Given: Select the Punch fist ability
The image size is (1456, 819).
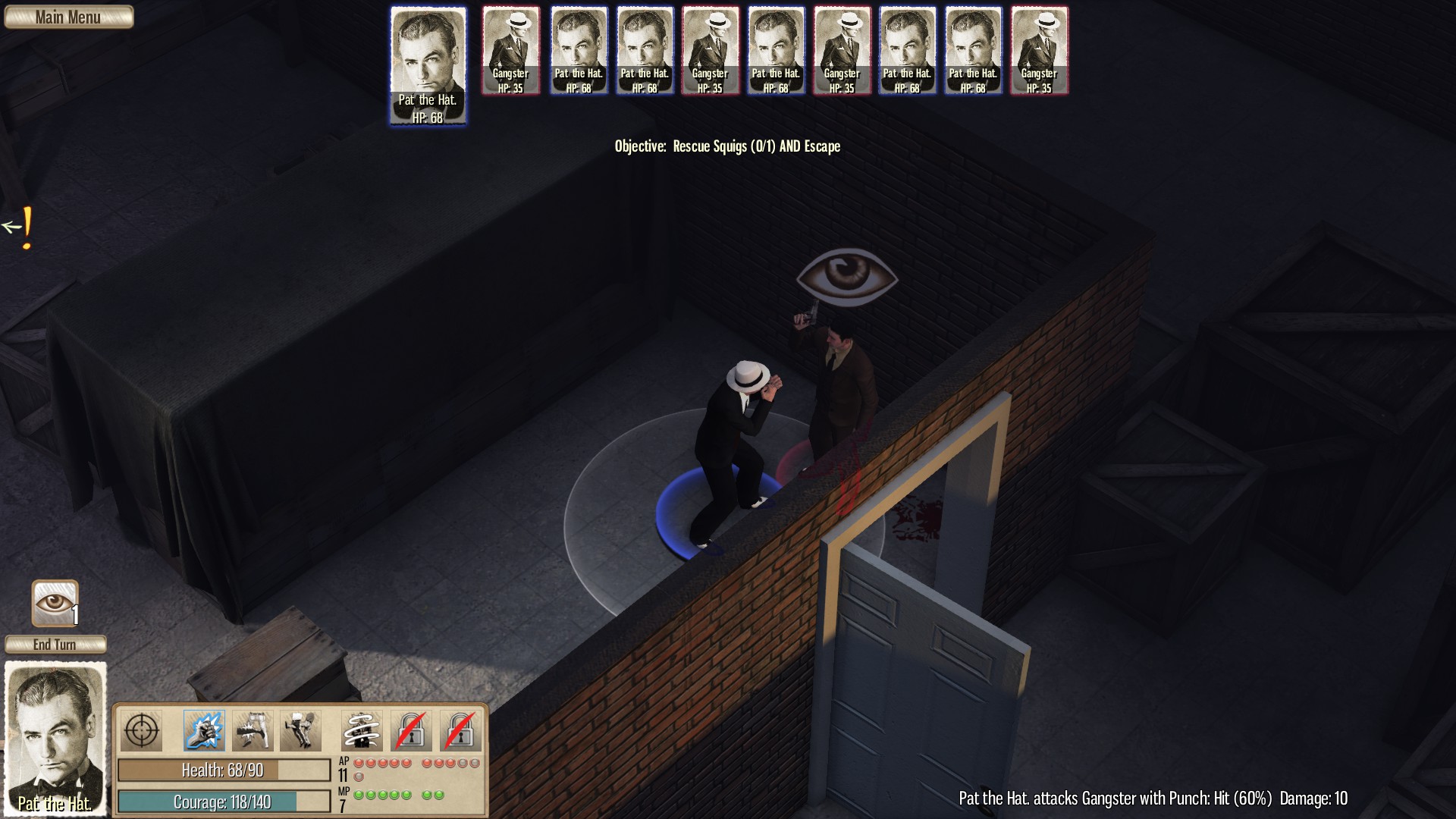Looking at the screenshot, I should 204,731.
